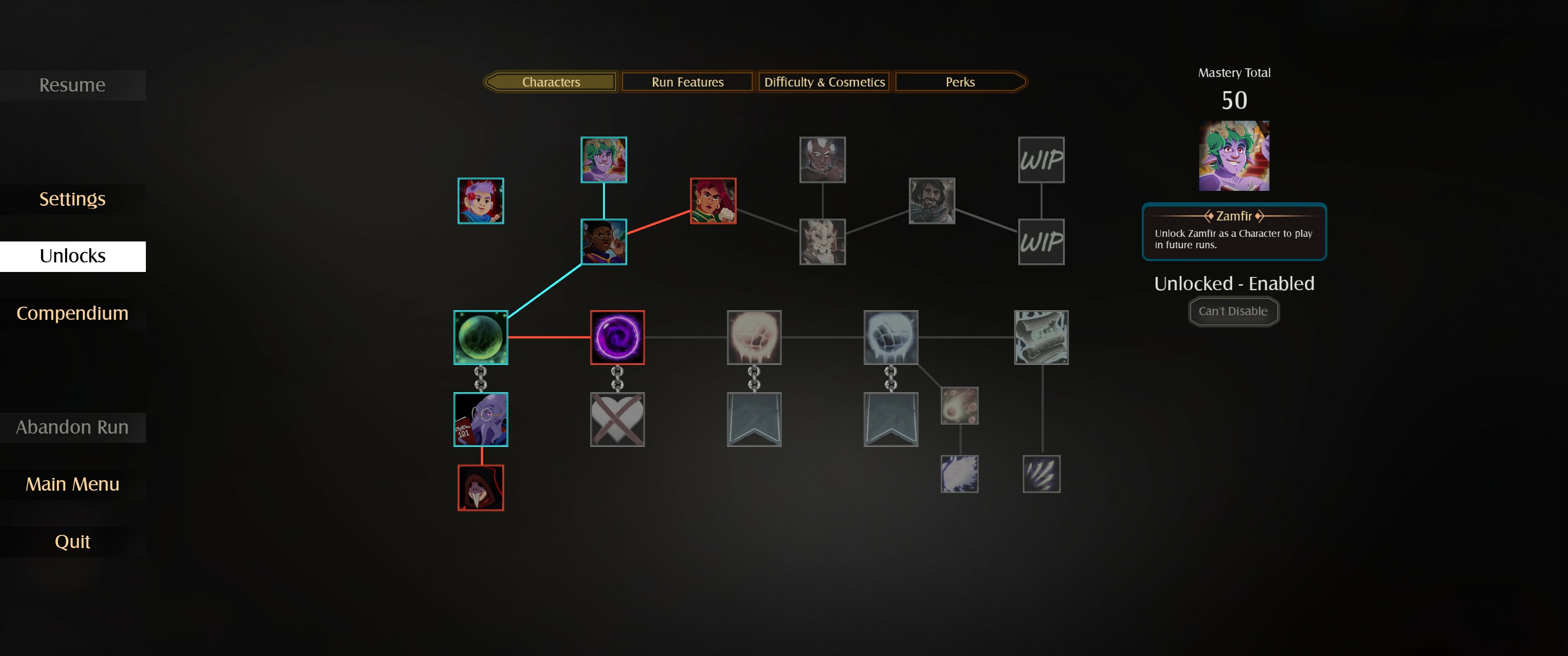
Task: Open the Difficulty & Cosmetics tab
Action: (824, 82)
